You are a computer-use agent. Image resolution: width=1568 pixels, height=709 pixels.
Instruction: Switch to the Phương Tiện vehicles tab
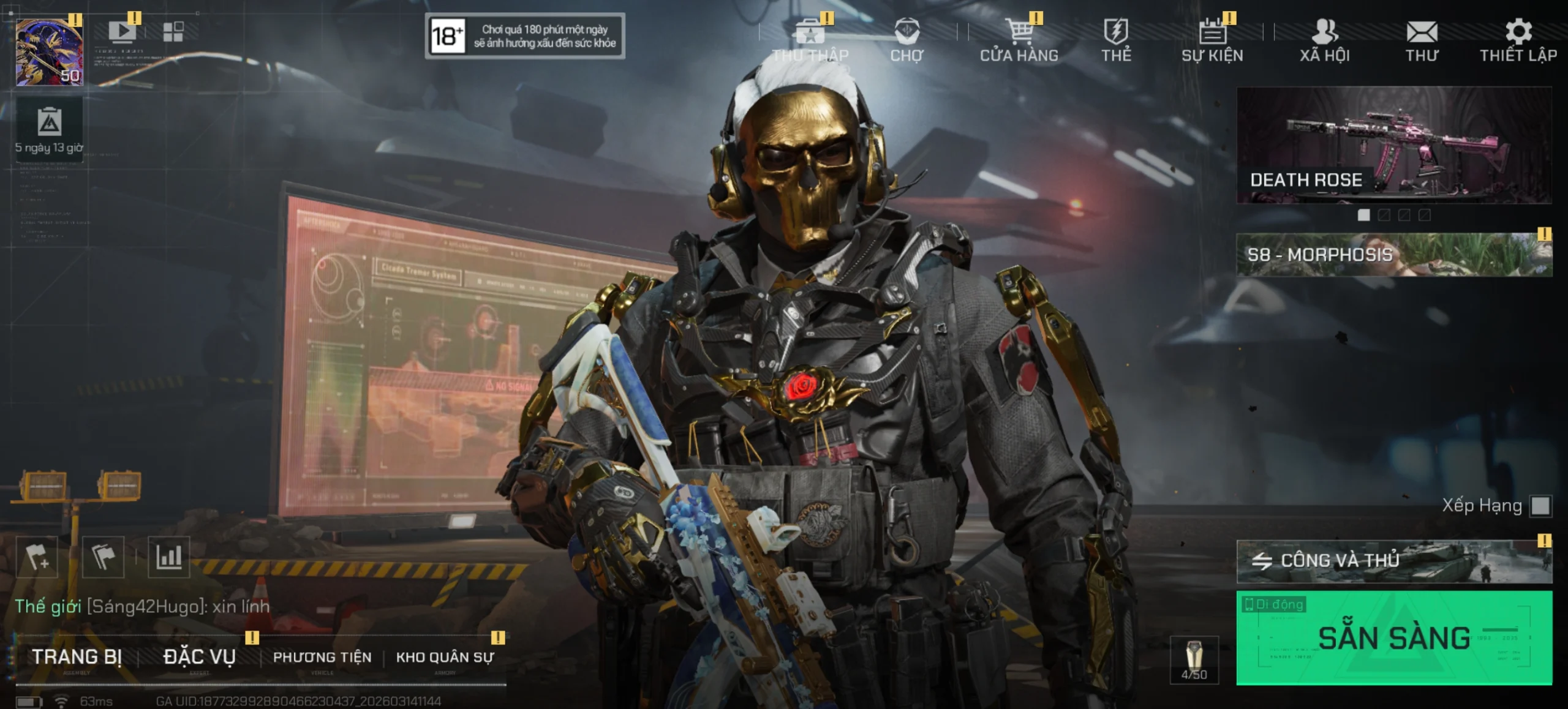click(322, 657)
